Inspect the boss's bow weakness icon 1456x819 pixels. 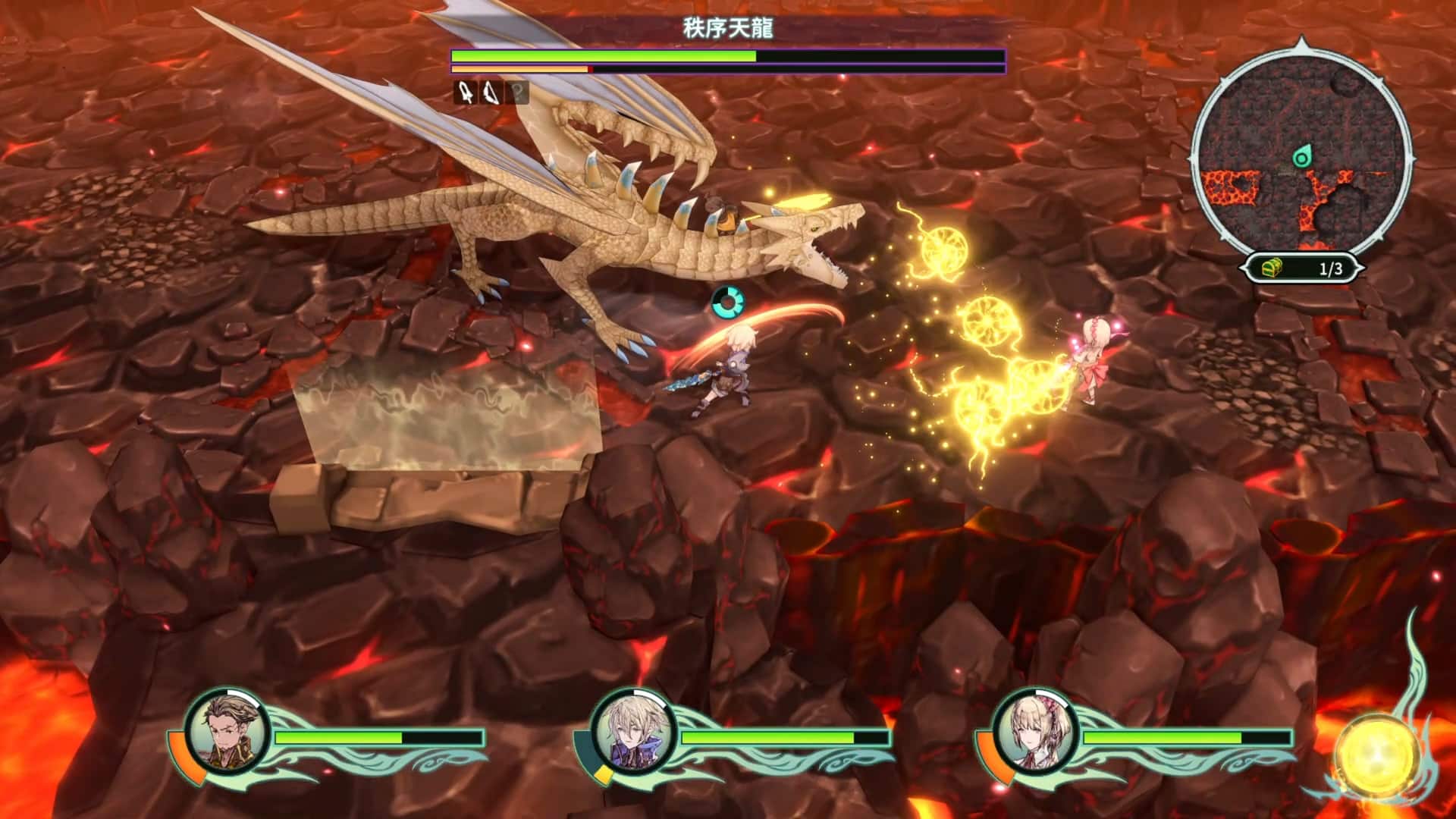pyautogui.click(x=491, y=93)
